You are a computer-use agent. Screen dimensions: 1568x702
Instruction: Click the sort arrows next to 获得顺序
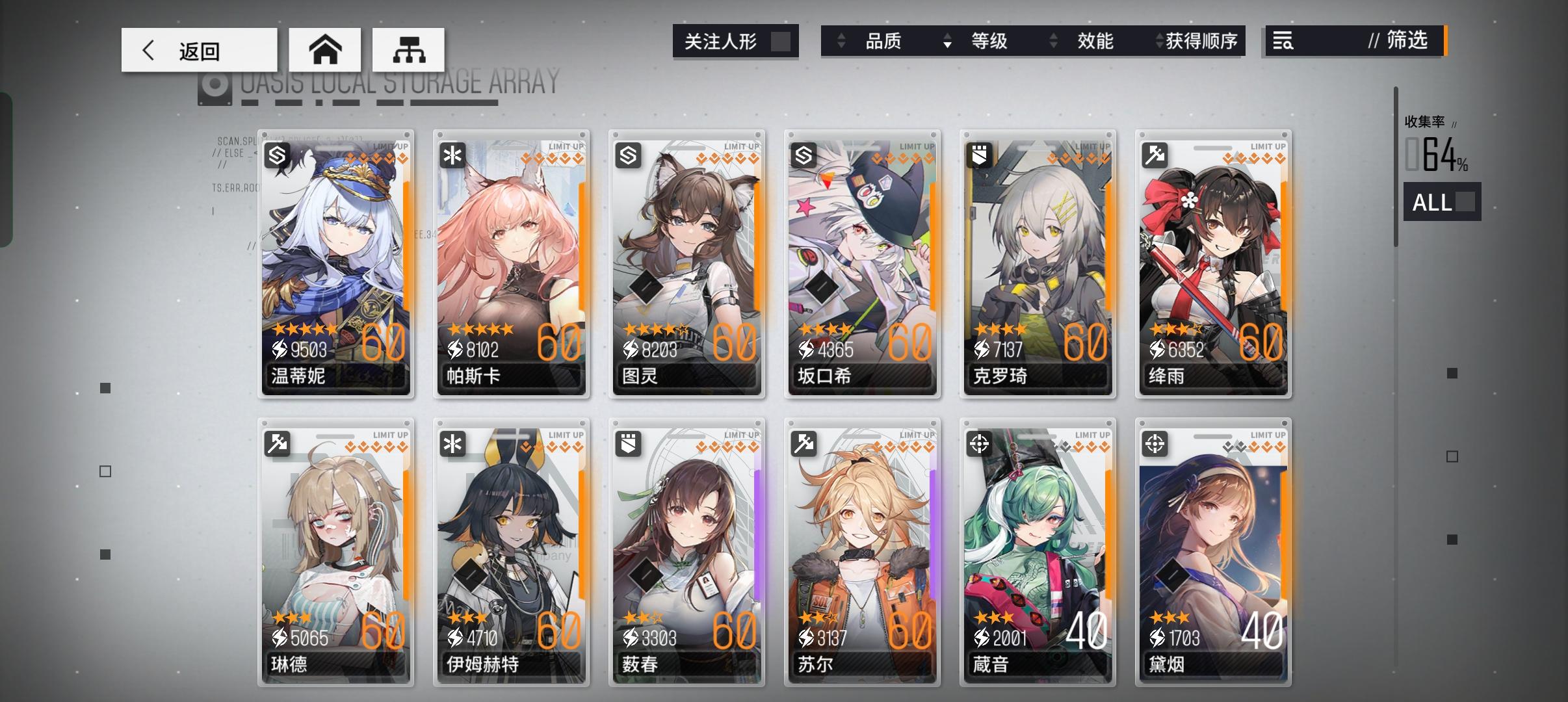(x=1160, y=41)
